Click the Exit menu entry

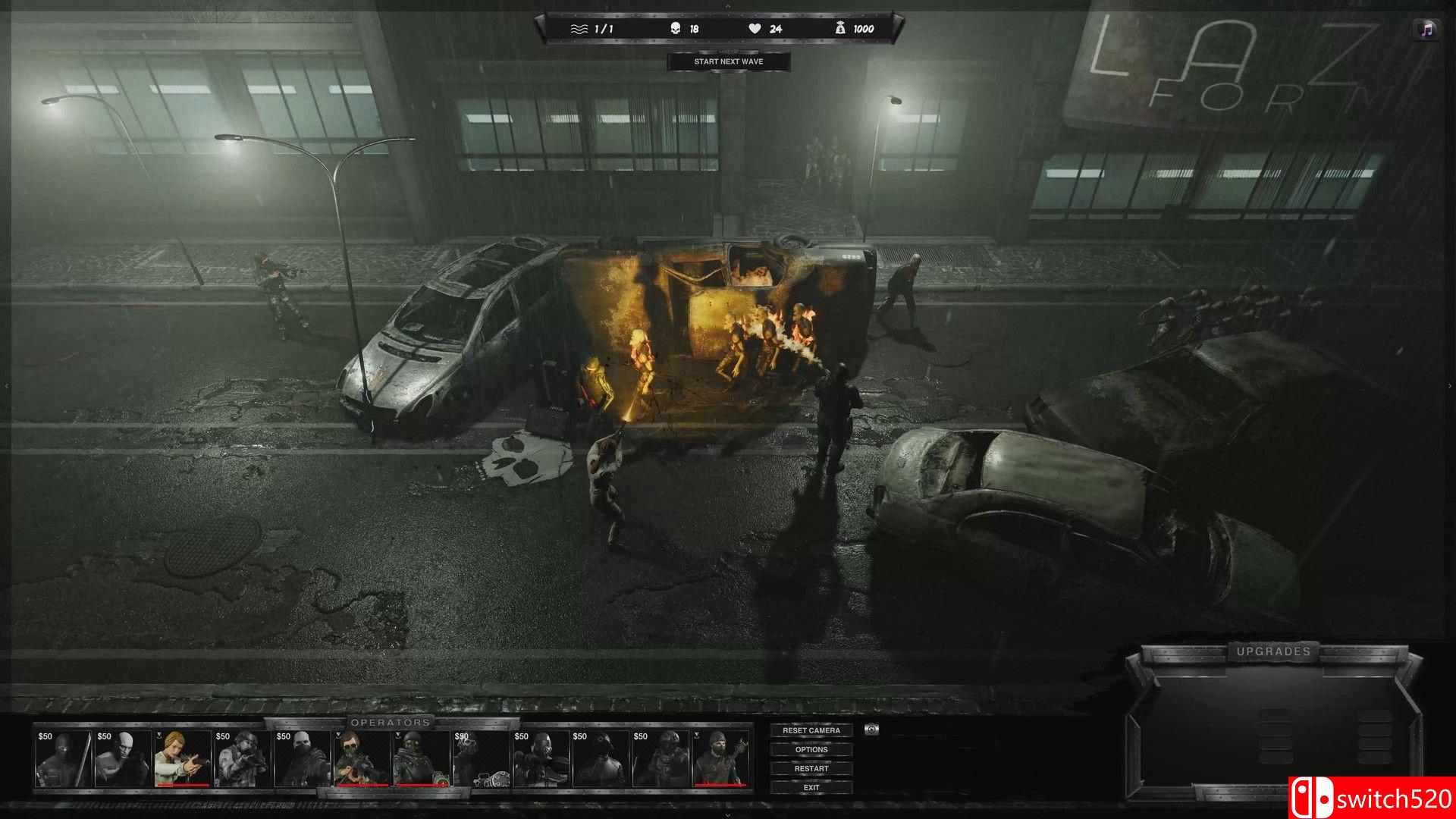click(x=811, y=787)
